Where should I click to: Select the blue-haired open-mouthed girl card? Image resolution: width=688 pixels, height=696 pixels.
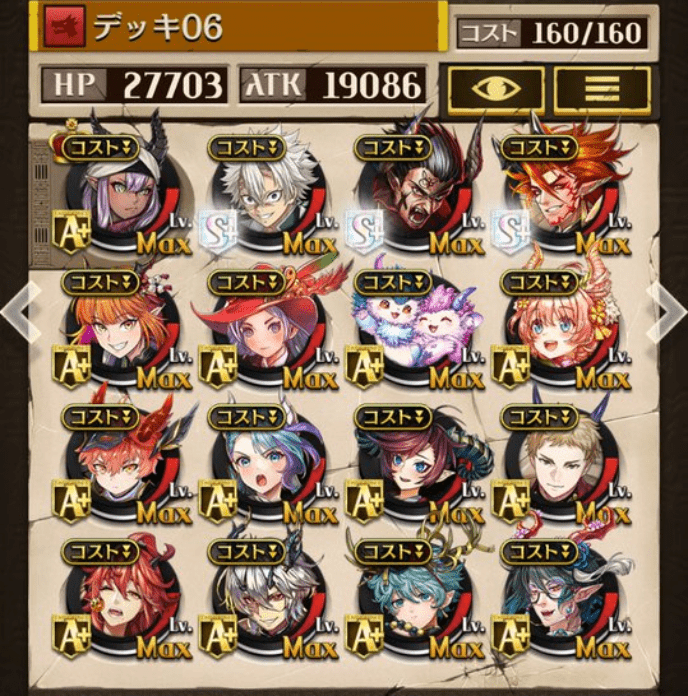(267, 468)
